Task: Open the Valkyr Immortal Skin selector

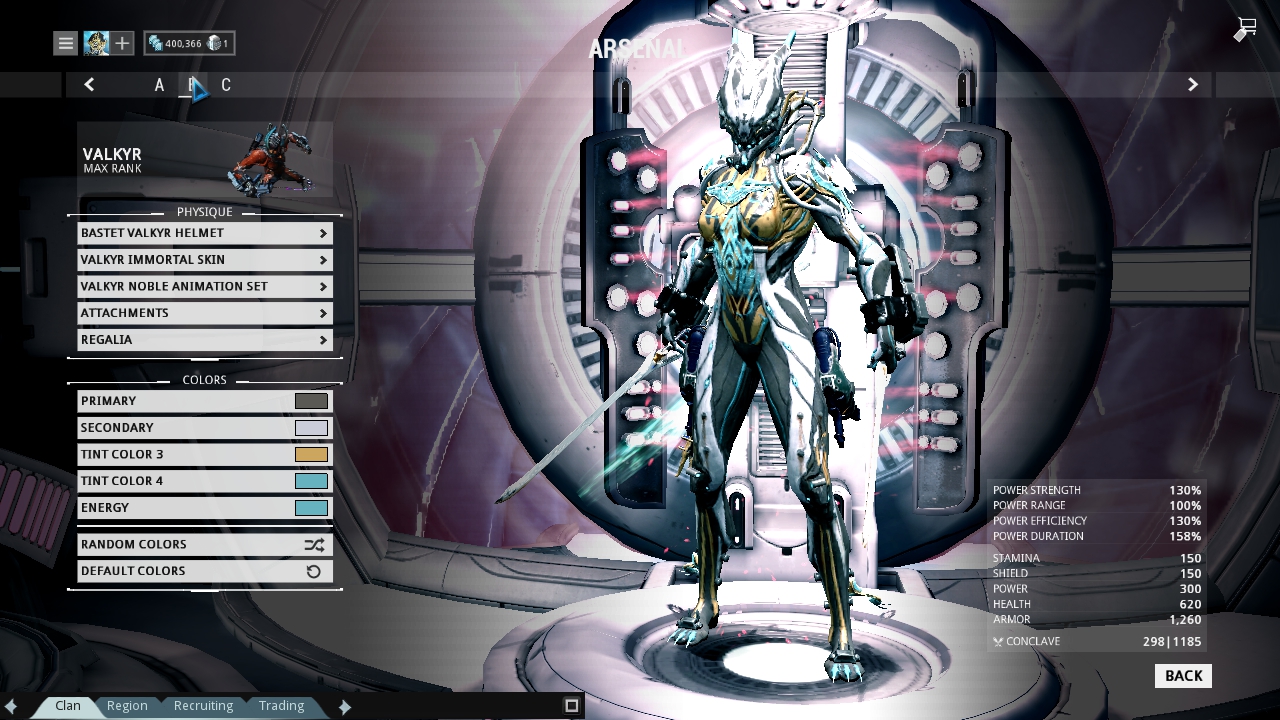Action: 204,260
